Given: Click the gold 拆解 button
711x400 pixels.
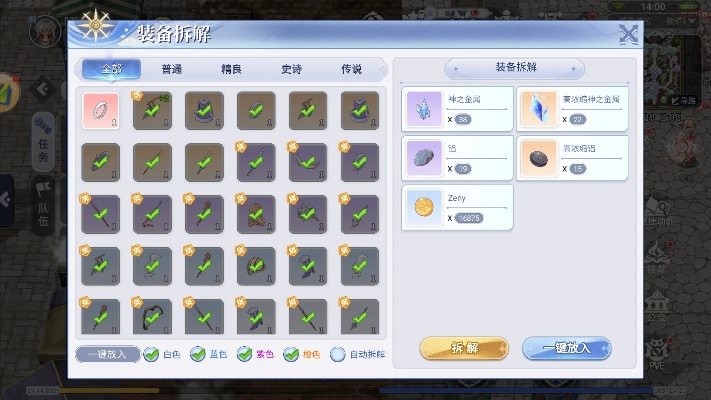Looking at the screenshot, I should [464, 348].
